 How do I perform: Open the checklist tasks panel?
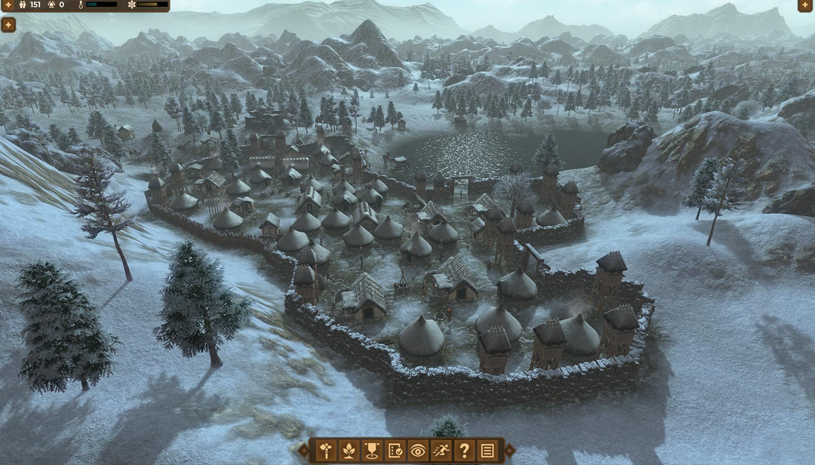pyautogui.click(x=395, y=451)
